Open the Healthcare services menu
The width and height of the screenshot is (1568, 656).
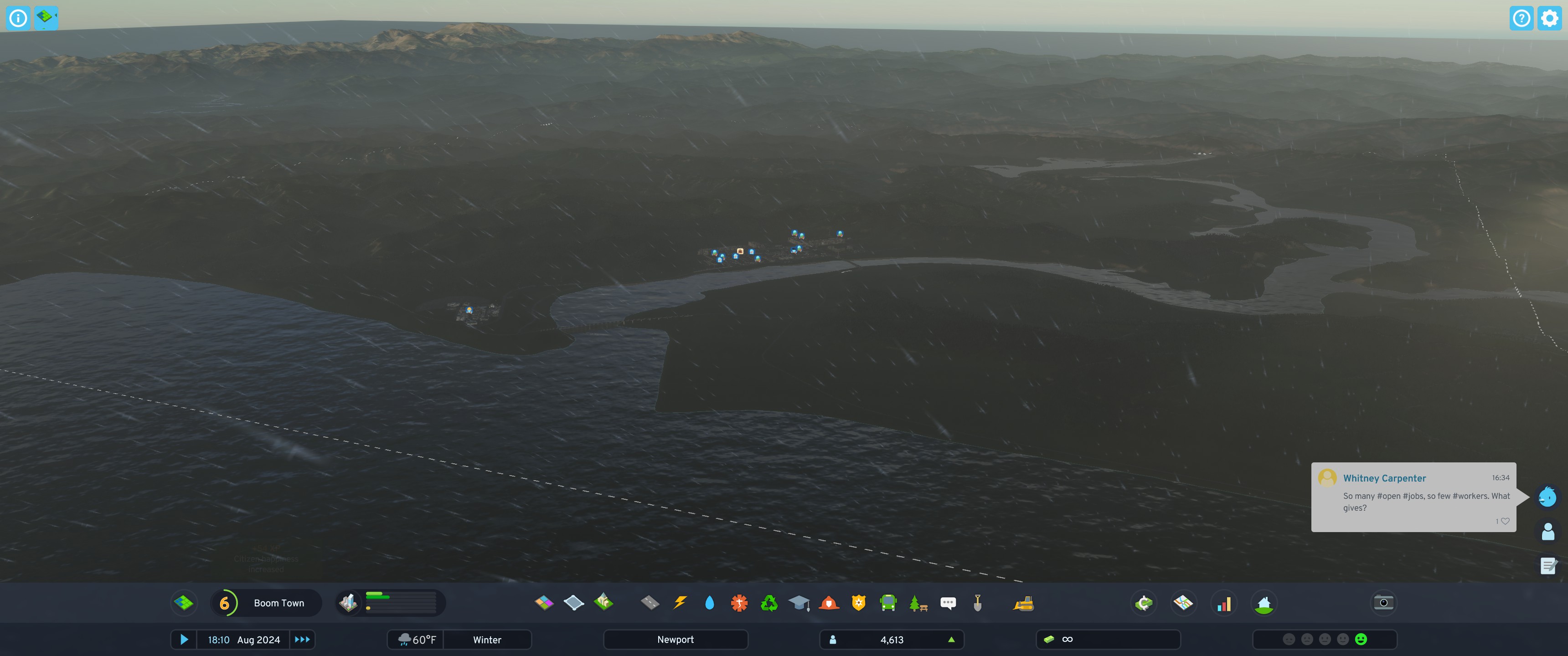[x=739, y=603]
